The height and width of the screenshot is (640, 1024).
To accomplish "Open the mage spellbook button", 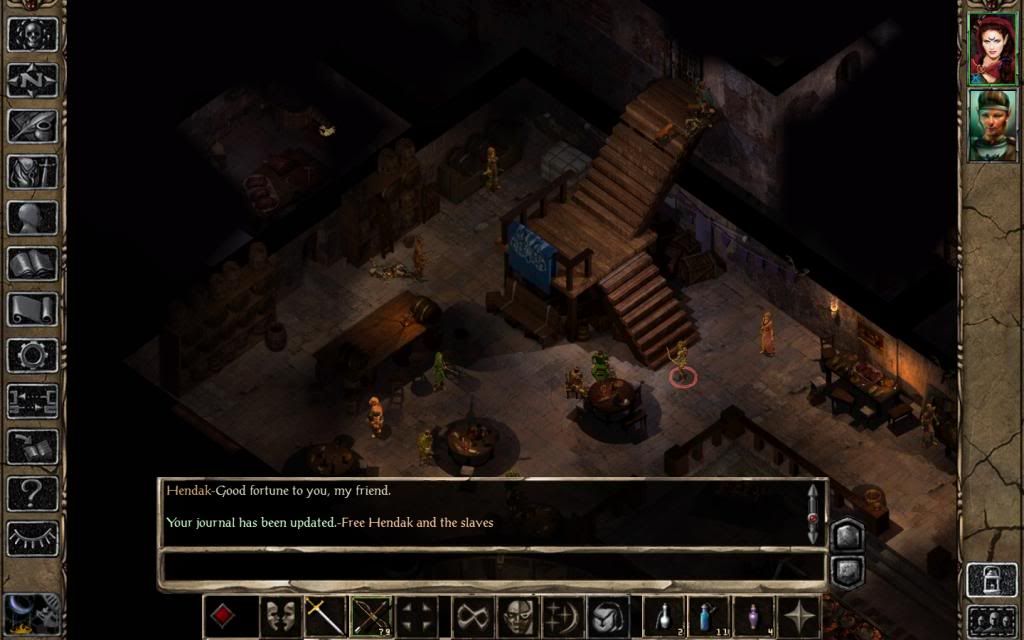I will [x=33, y=263].
